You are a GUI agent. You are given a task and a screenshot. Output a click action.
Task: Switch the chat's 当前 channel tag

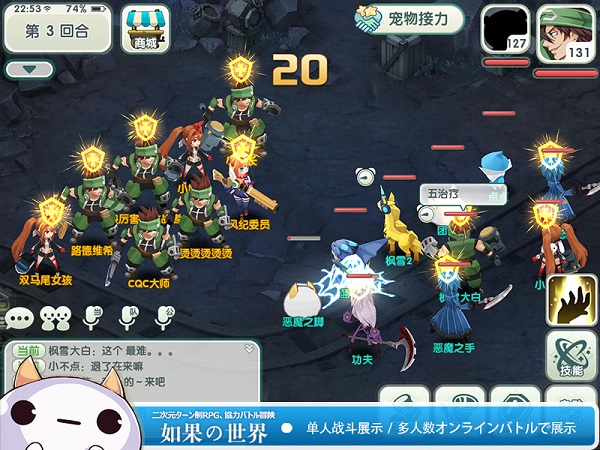[27, 351]
